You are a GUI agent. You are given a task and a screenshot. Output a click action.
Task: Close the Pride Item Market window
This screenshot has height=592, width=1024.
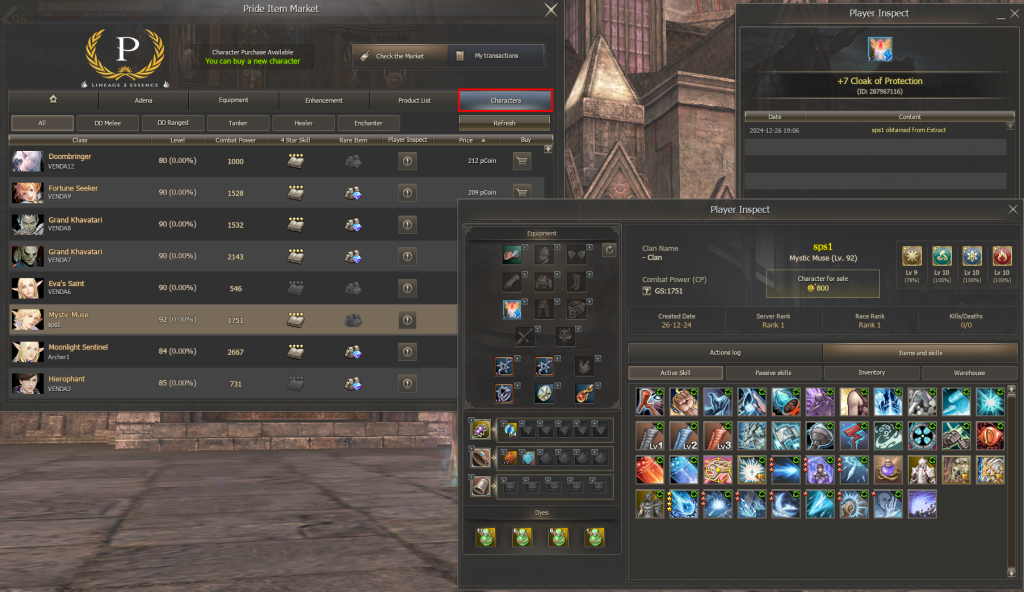tap(550, 10)
